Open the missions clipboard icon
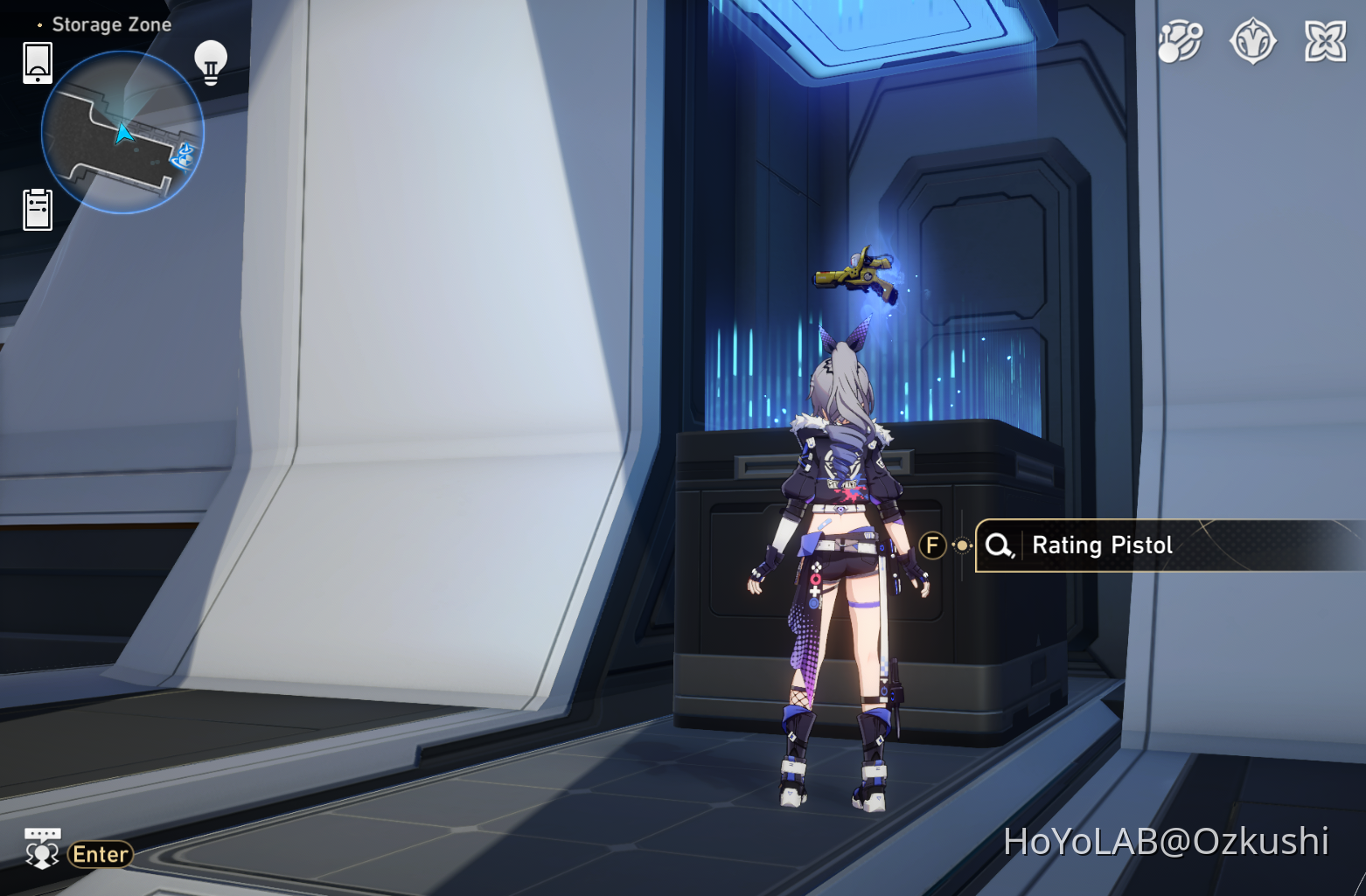1366x896 pixels. (x=37, y=208)
